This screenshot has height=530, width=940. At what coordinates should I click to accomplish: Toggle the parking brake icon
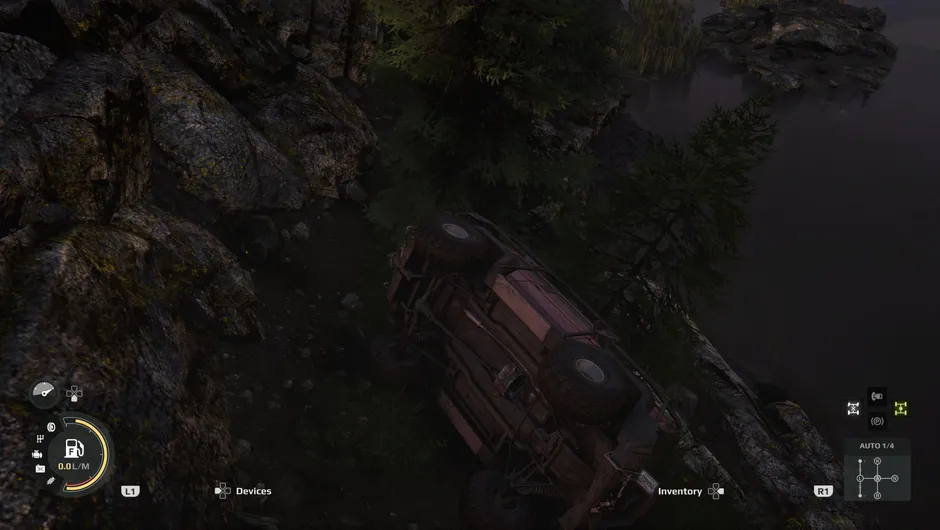877,421
